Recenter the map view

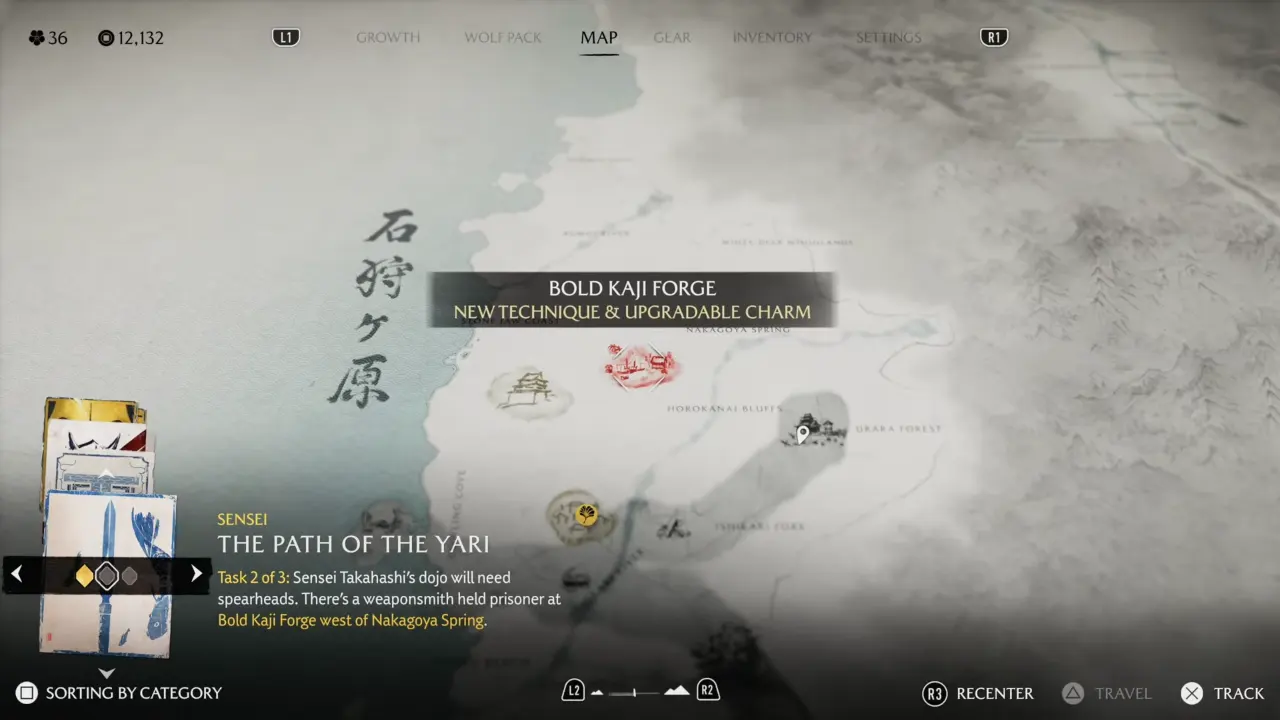click(978, 693)
